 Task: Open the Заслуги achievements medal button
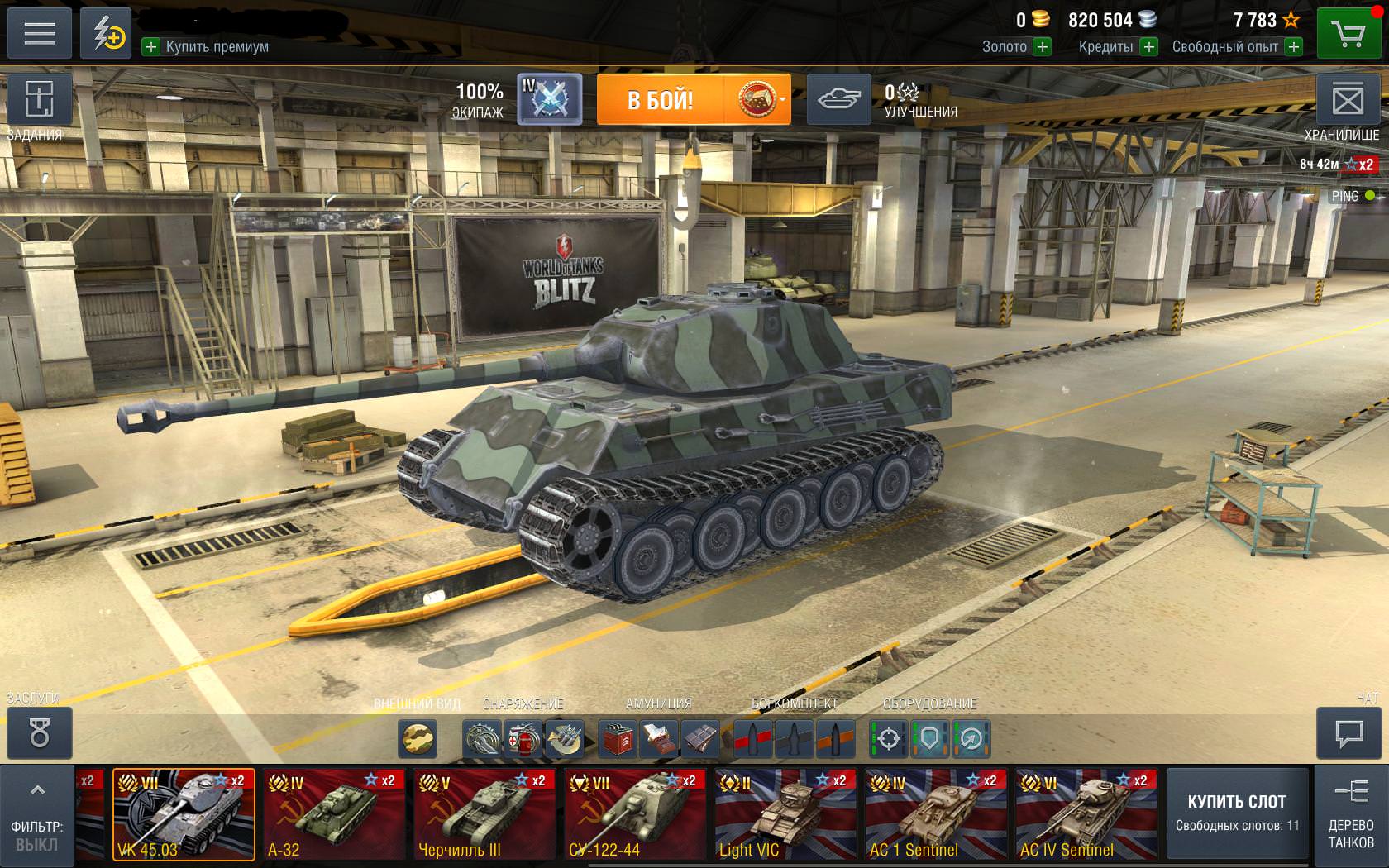coord(39,733)
